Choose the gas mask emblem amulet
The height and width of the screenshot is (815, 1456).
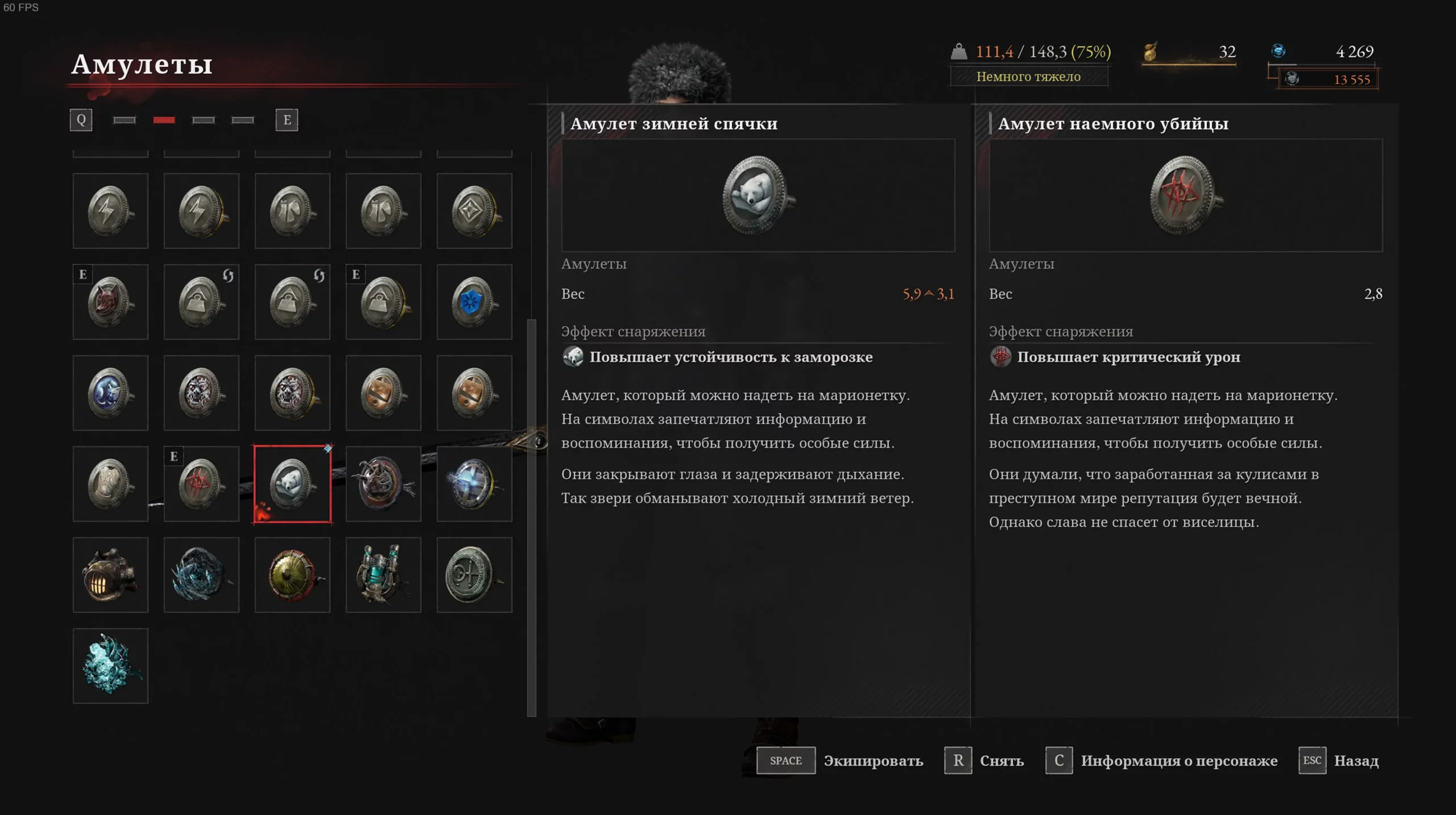[x=110, y=484]
